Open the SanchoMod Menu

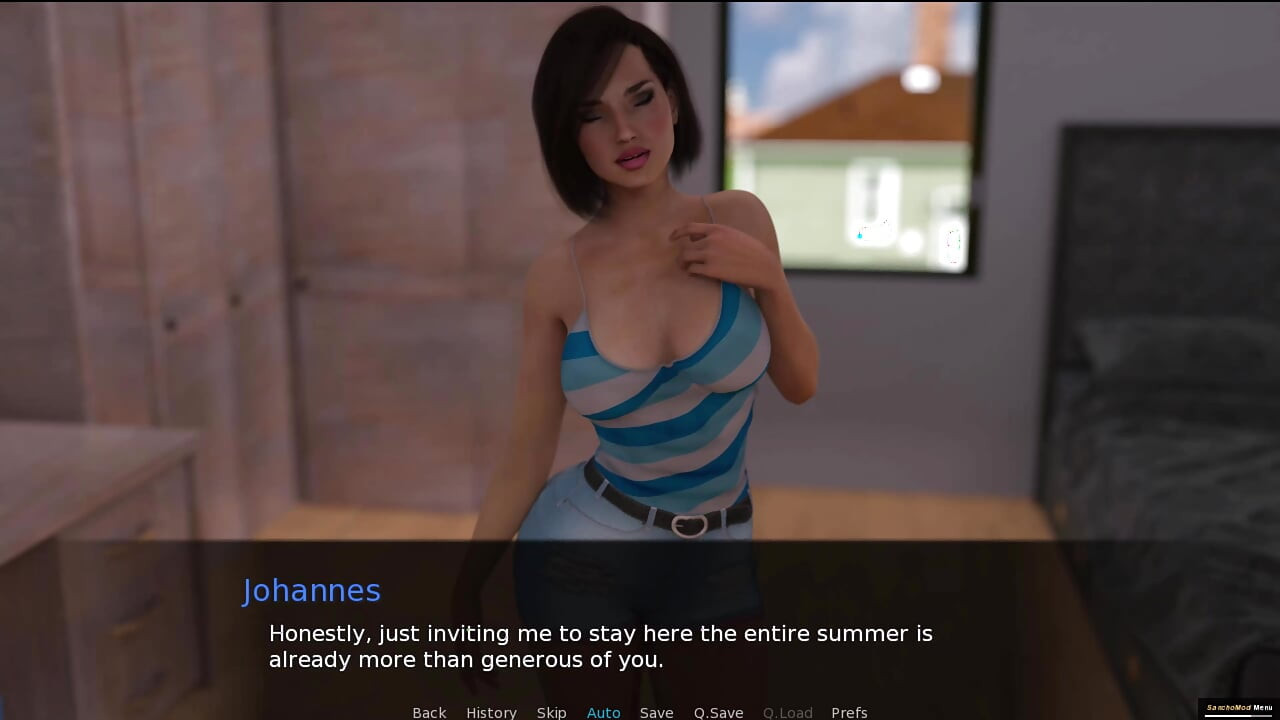coord(1239,708)
